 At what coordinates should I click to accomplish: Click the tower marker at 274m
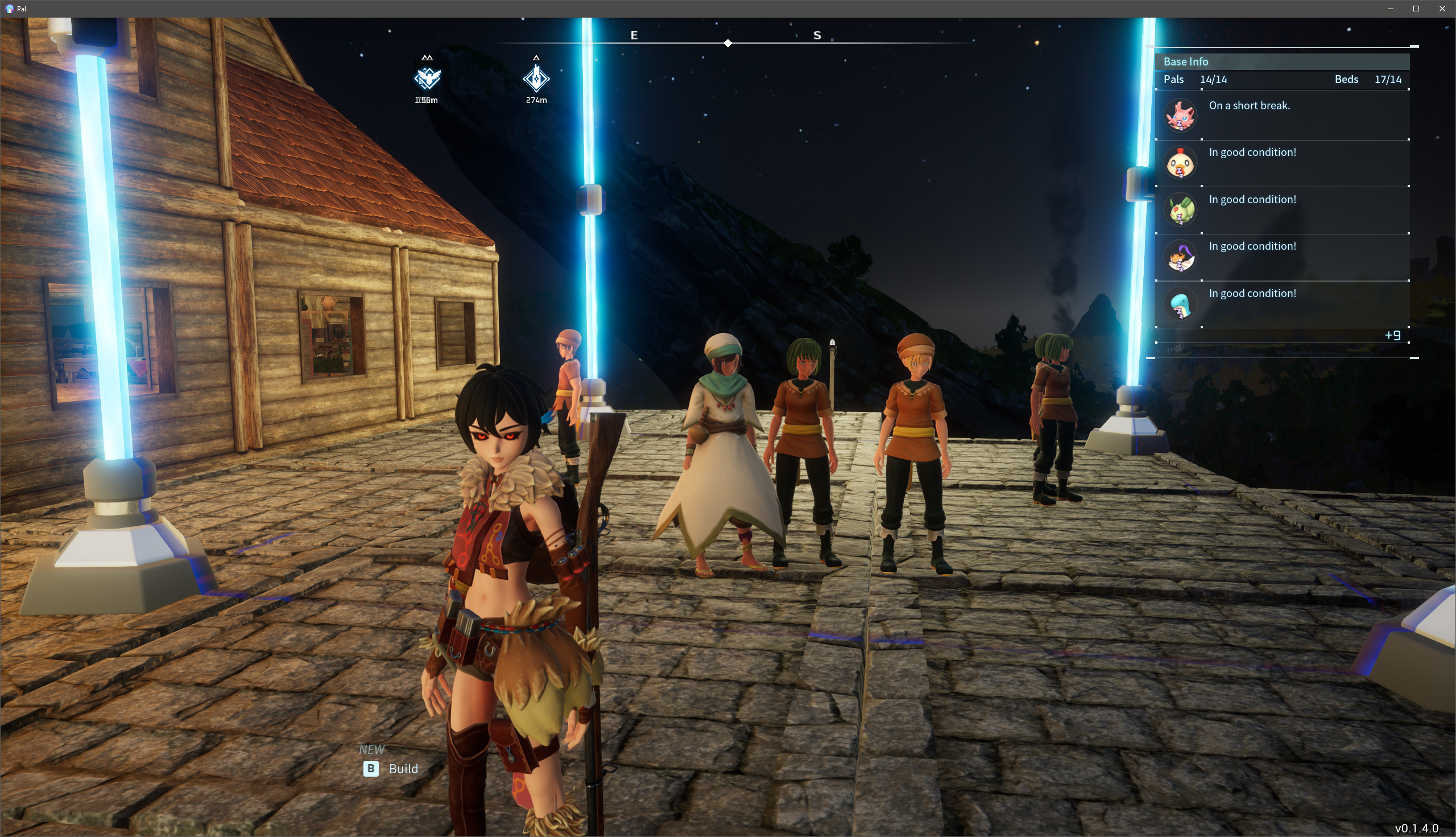click(536, 78)
